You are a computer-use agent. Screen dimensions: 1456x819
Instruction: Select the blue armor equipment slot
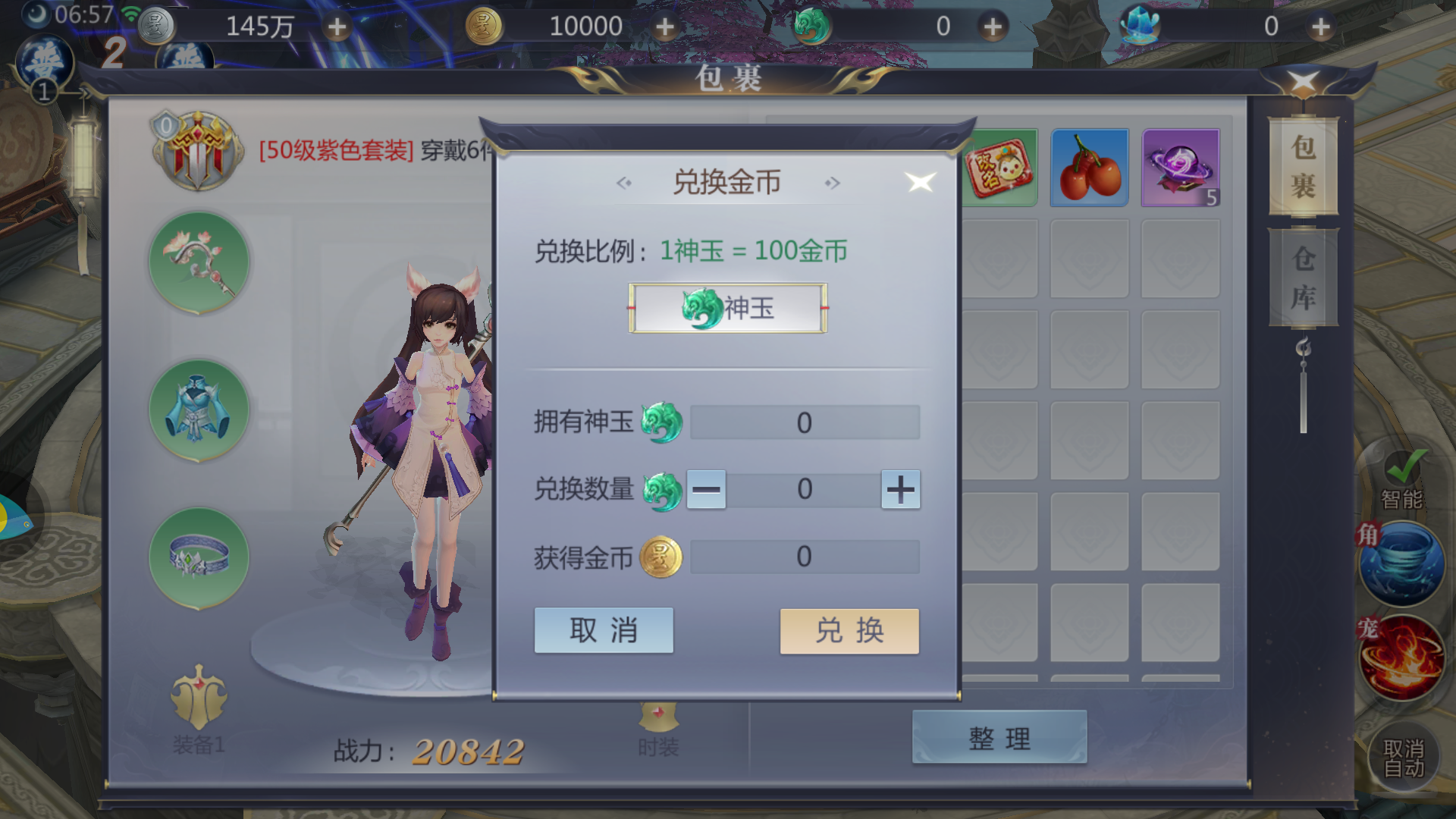pyautogui.click(x=199, y=409)
